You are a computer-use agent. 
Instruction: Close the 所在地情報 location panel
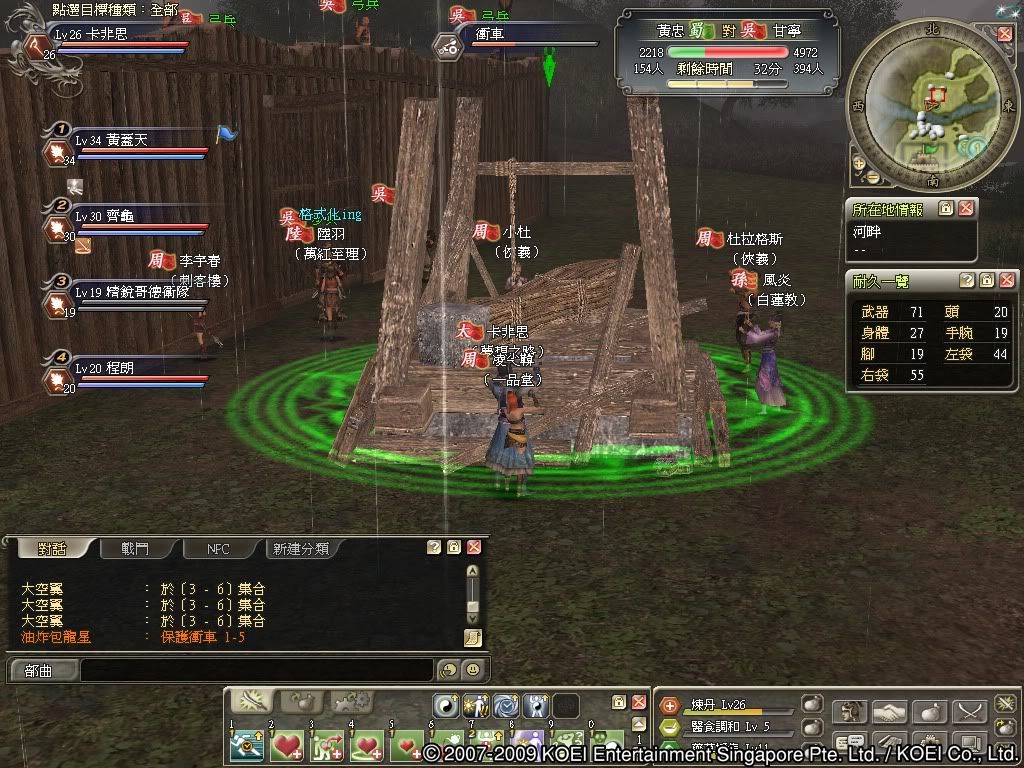(x=966, y=209)
